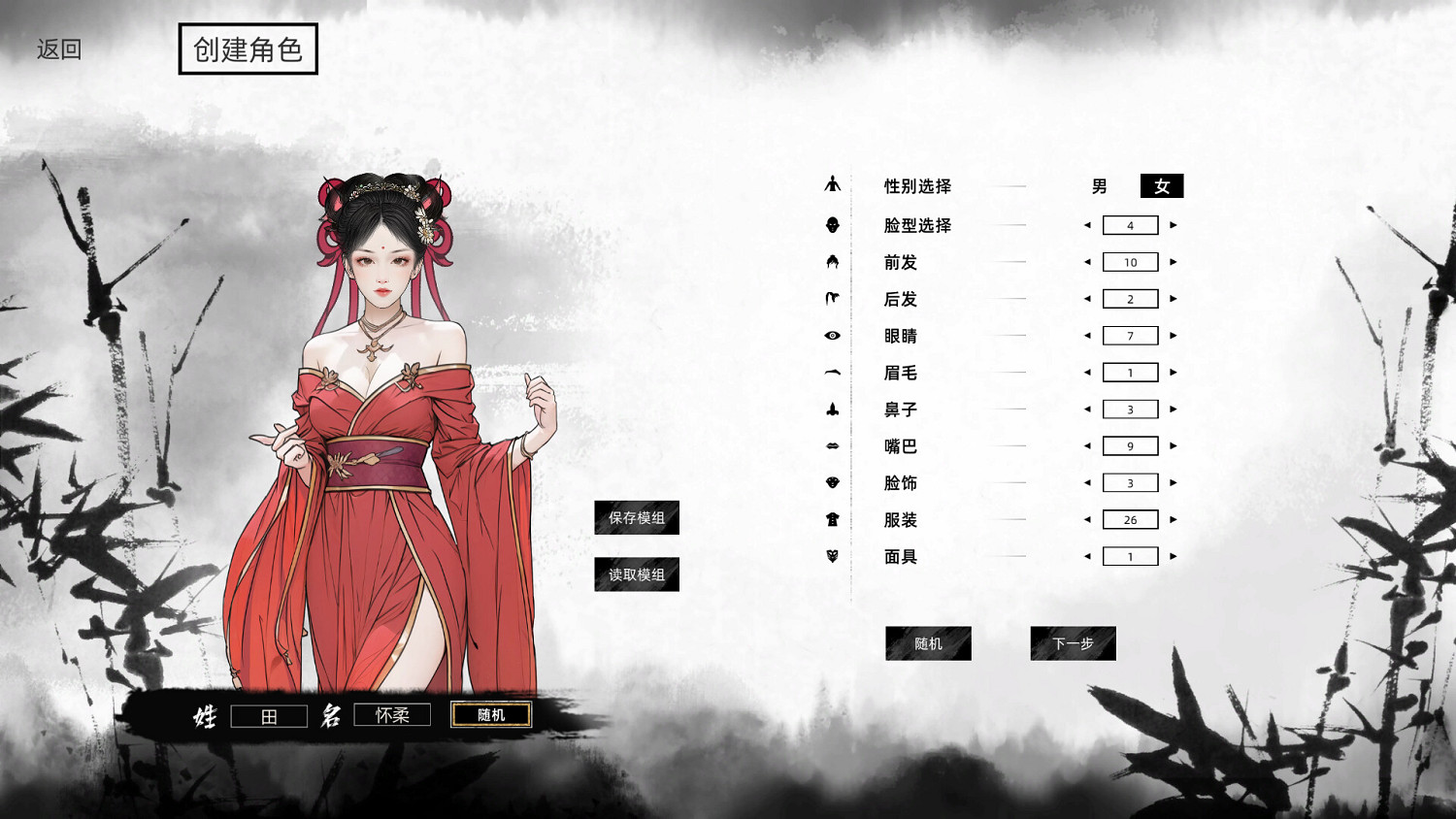Proceed with the 下一步 button
The width and height of the screenshot is (1456, 819).
1073,643
